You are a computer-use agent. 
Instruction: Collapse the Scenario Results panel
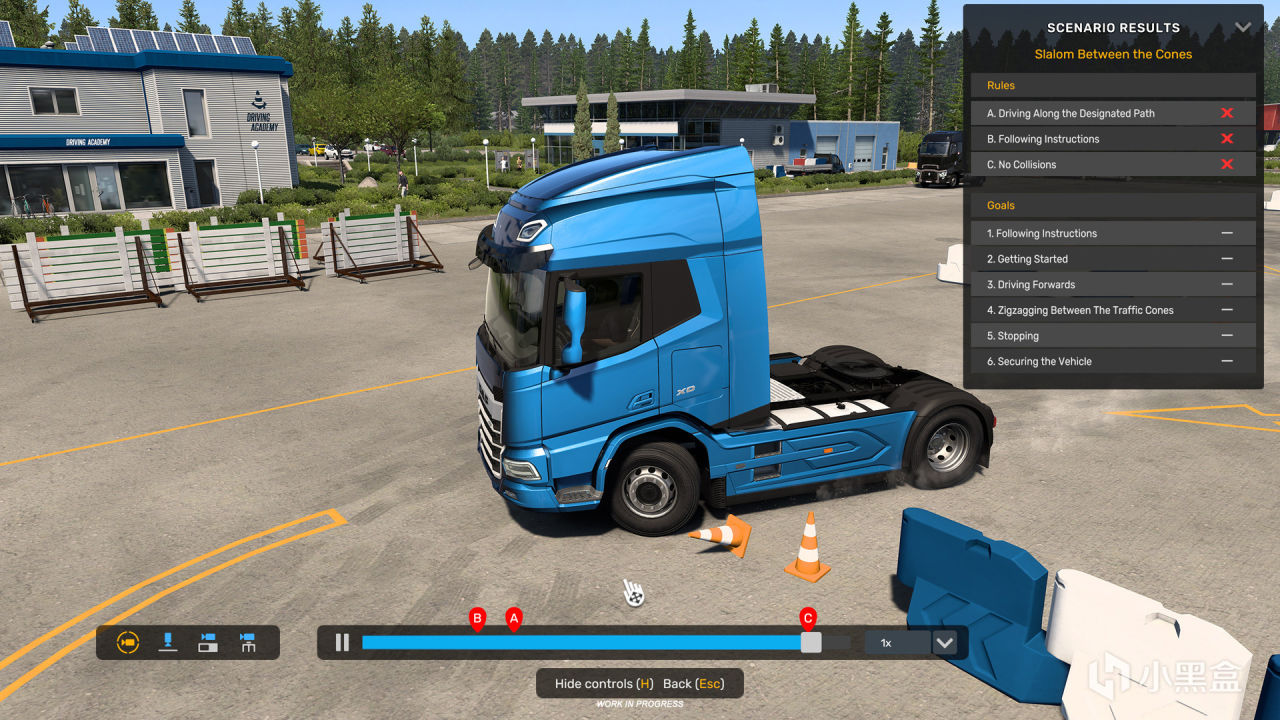tap(1243, 28)
